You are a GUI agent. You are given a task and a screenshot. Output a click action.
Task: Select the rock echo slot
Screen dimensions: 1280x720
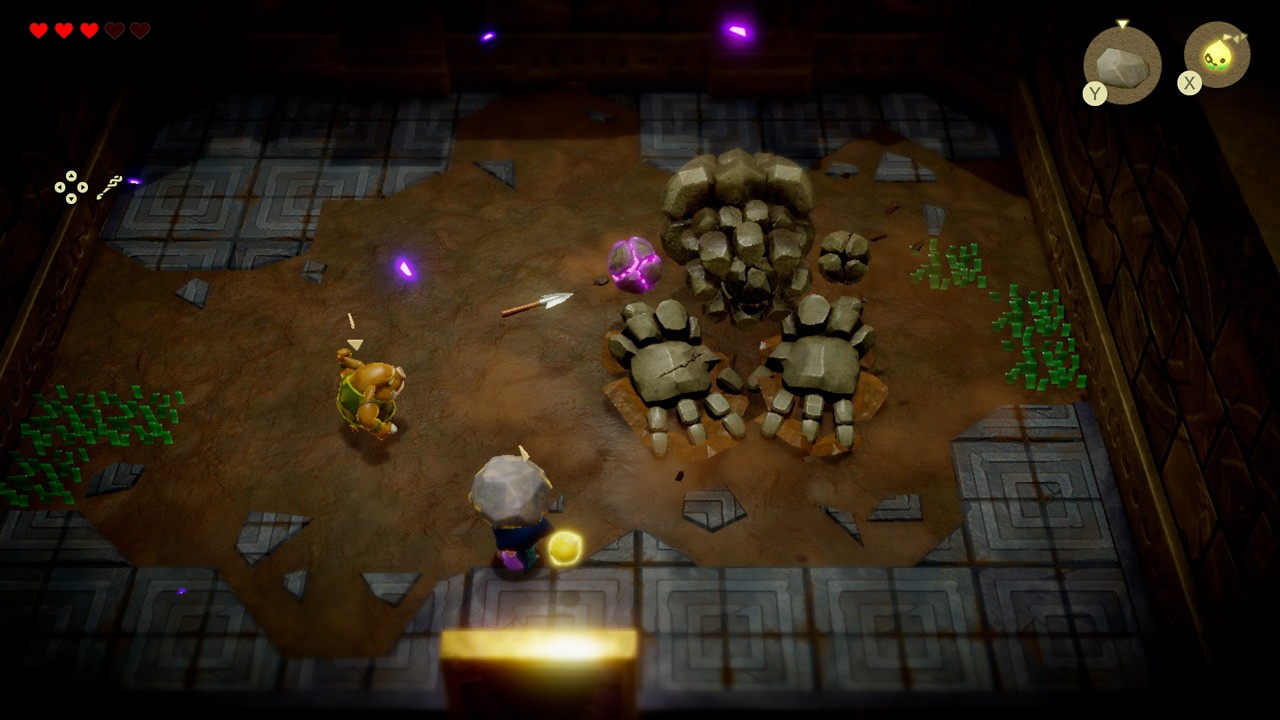point(1122,65)
